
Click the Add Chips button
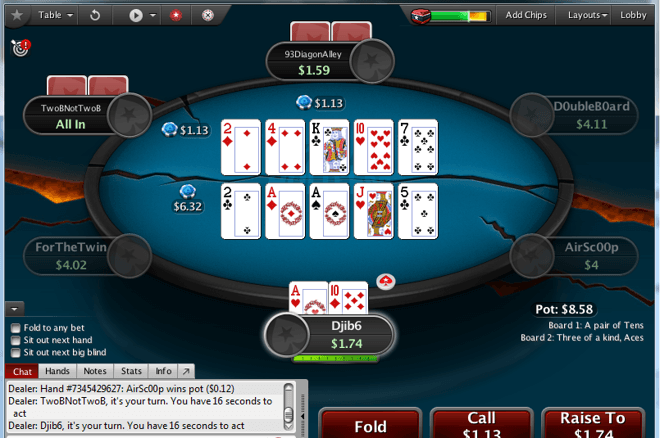click(x=526, y=15)
